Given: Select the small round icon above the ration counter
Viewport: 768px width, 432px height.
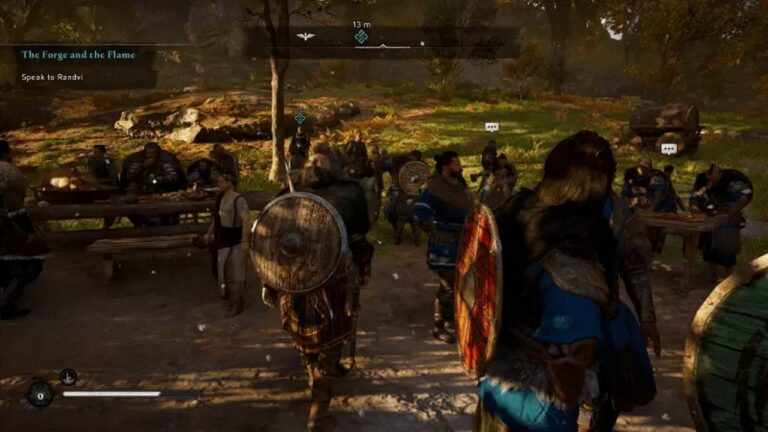Looking at the screenshot, I should (68, 377).
